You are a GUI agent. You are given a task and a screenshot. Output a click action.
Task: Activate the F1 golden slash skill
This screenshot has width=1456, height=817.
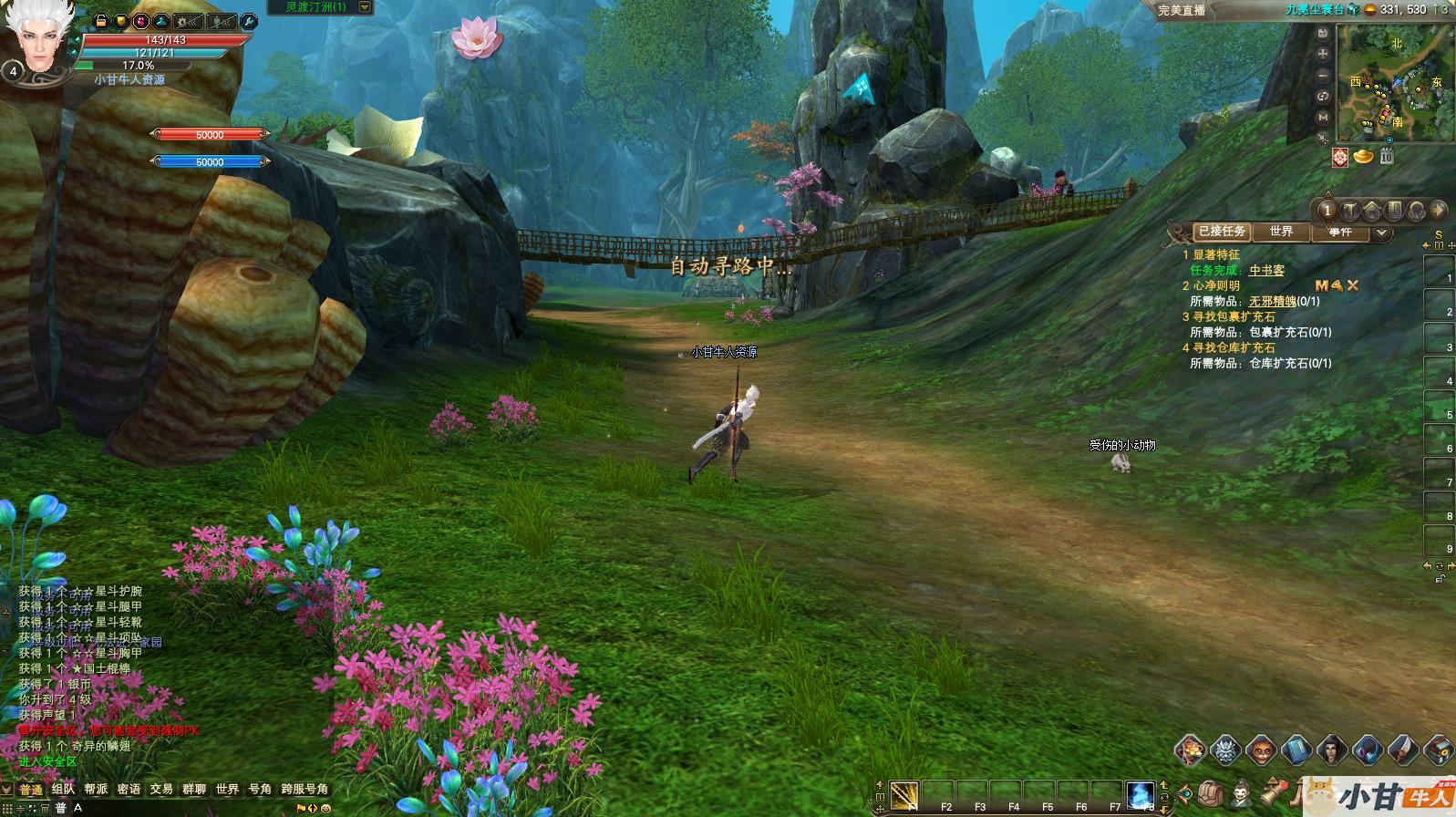[904, 795]
